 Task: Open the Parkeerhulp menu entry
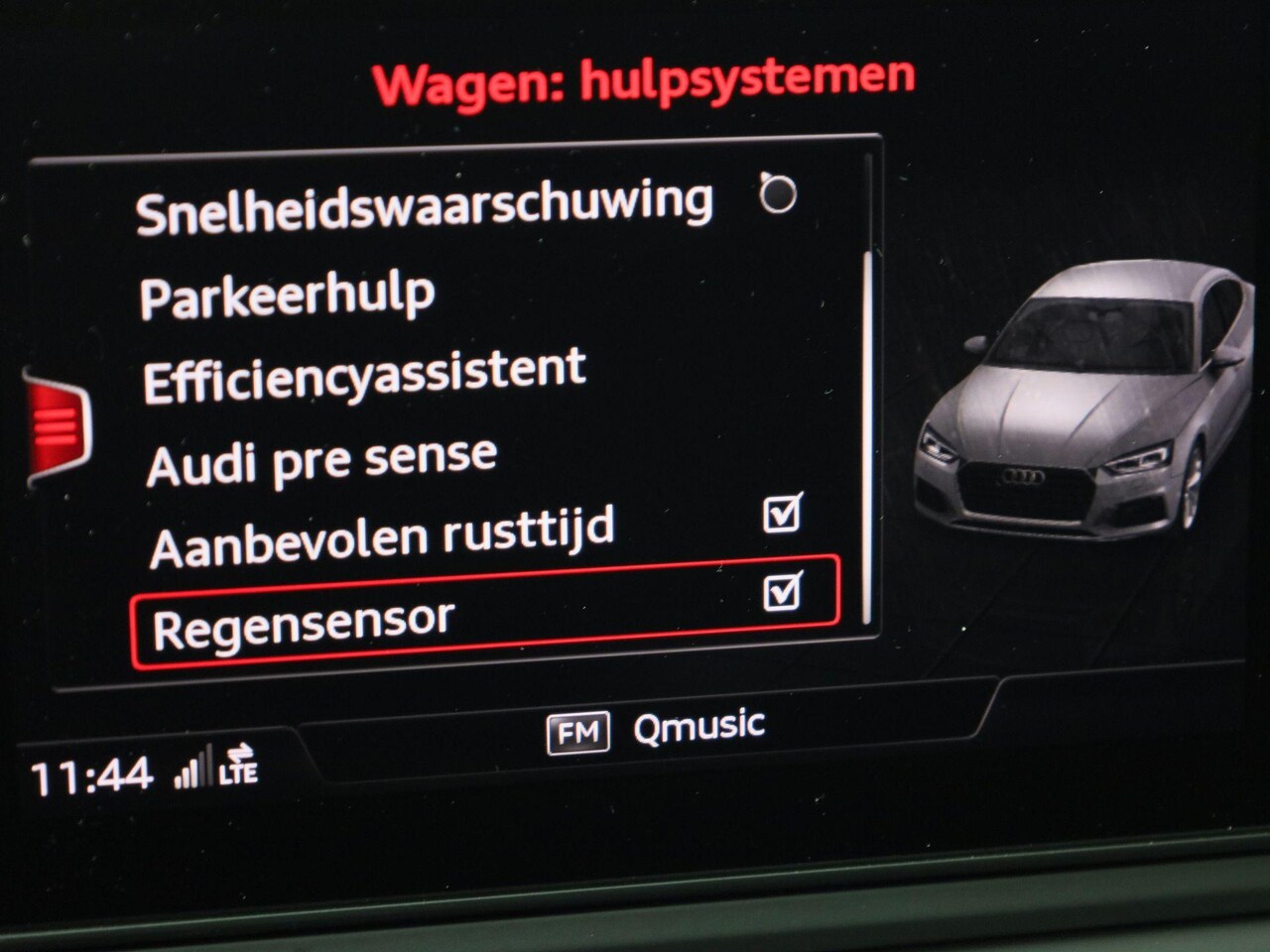click(288, 296)
